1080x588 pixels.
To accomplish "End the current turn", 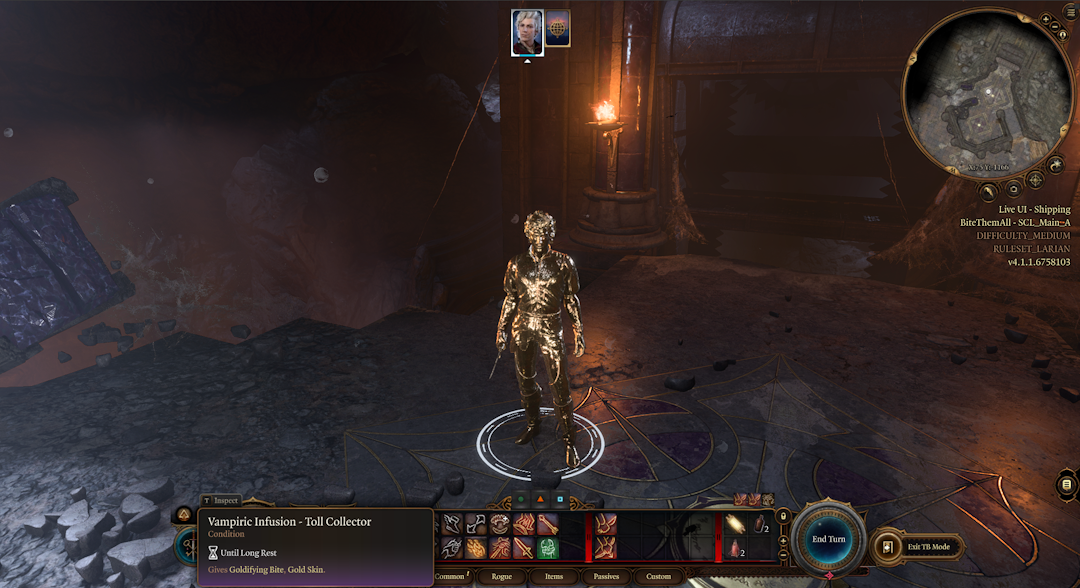I will pyautogui.click(x=828, y=540).
